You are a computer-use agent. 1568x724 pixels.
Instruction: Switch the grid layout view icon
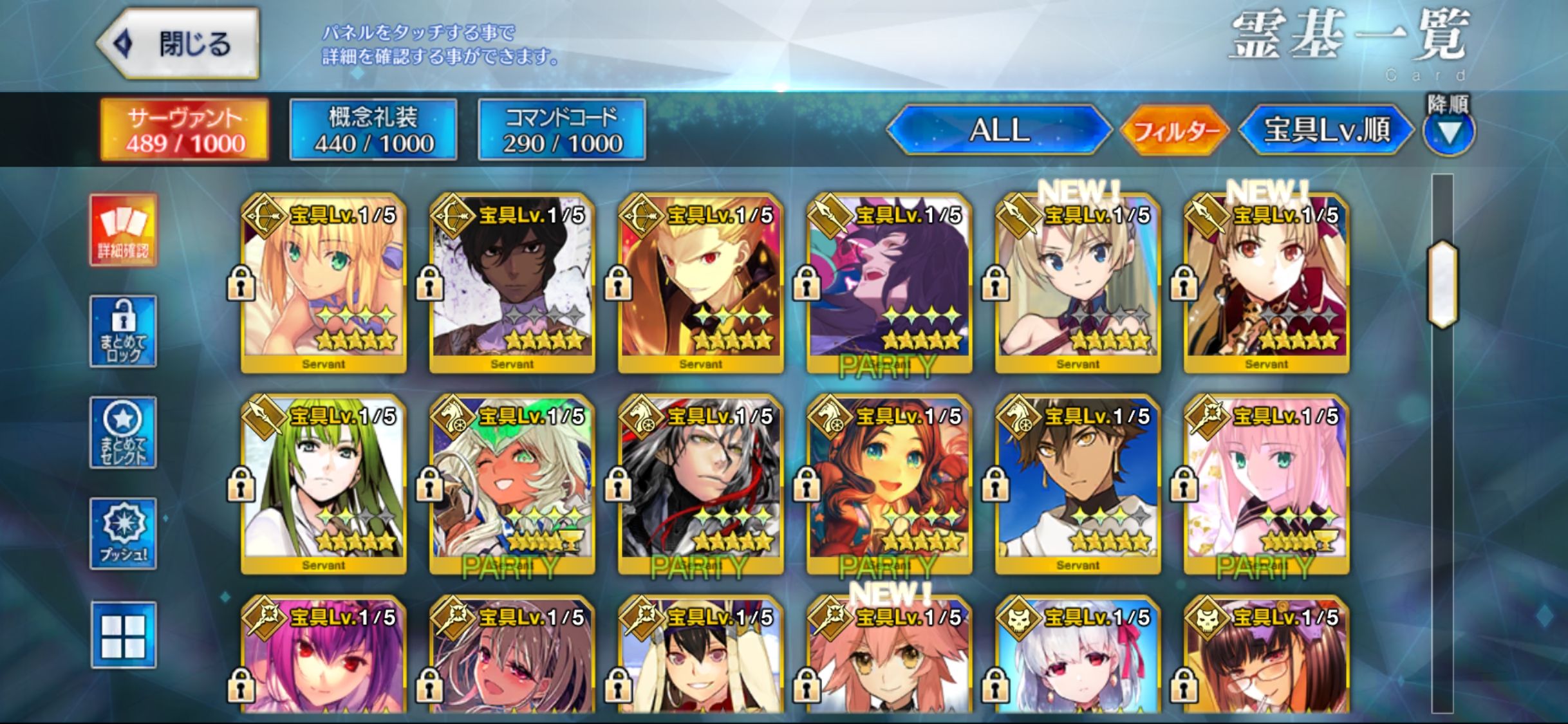click(x=123, y=635)
